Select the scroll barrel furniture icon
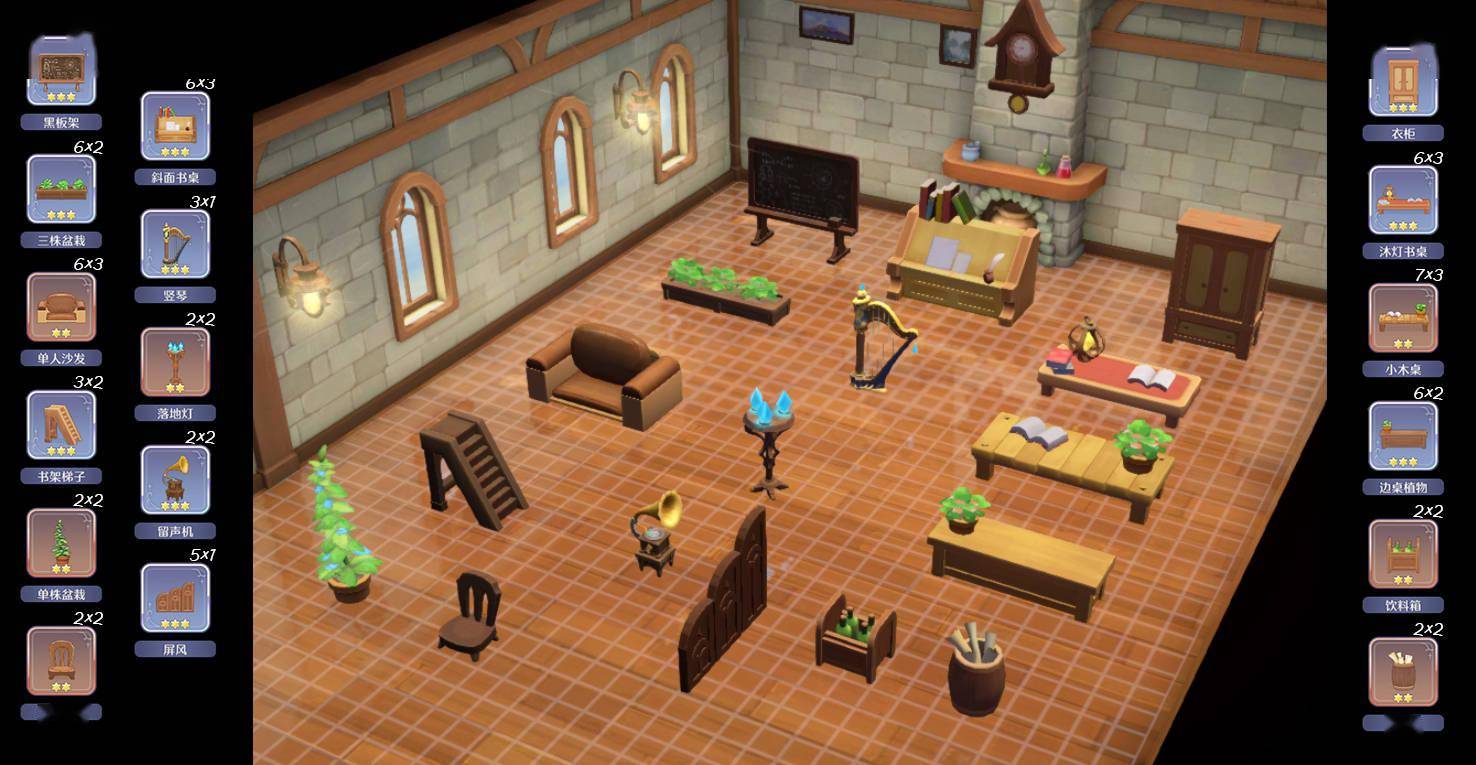 click(1403, 672)
